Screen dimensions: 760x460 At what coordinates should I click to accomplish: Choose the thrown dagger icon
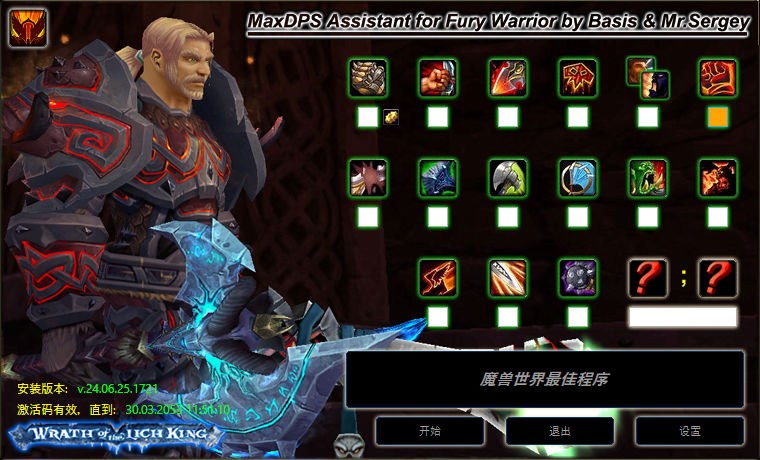tap(508, 277)
